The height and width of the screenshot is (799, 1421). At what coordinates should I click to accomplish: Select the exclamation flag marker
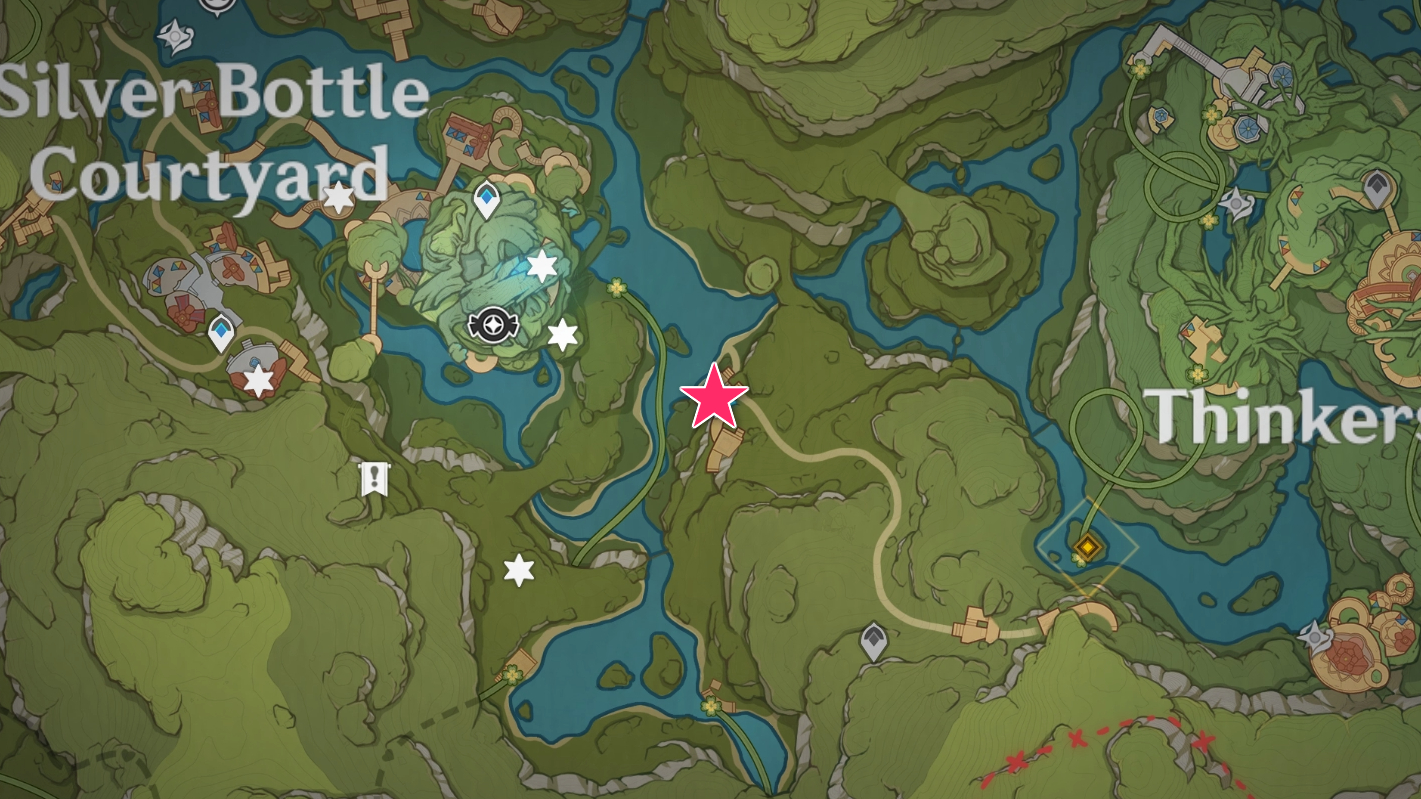[374, 478]
